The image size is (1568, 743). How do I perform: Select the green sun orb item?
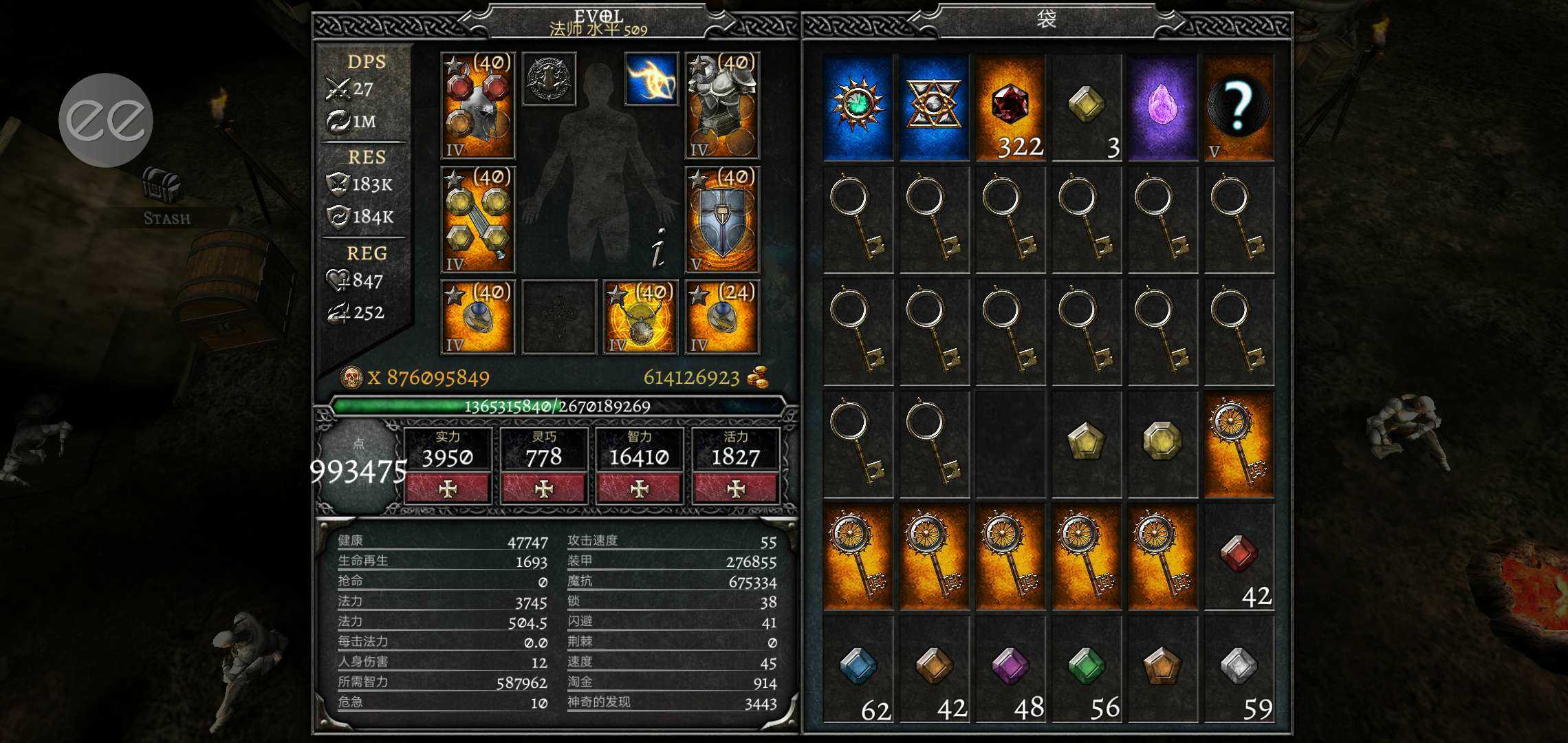pos(858,107)
